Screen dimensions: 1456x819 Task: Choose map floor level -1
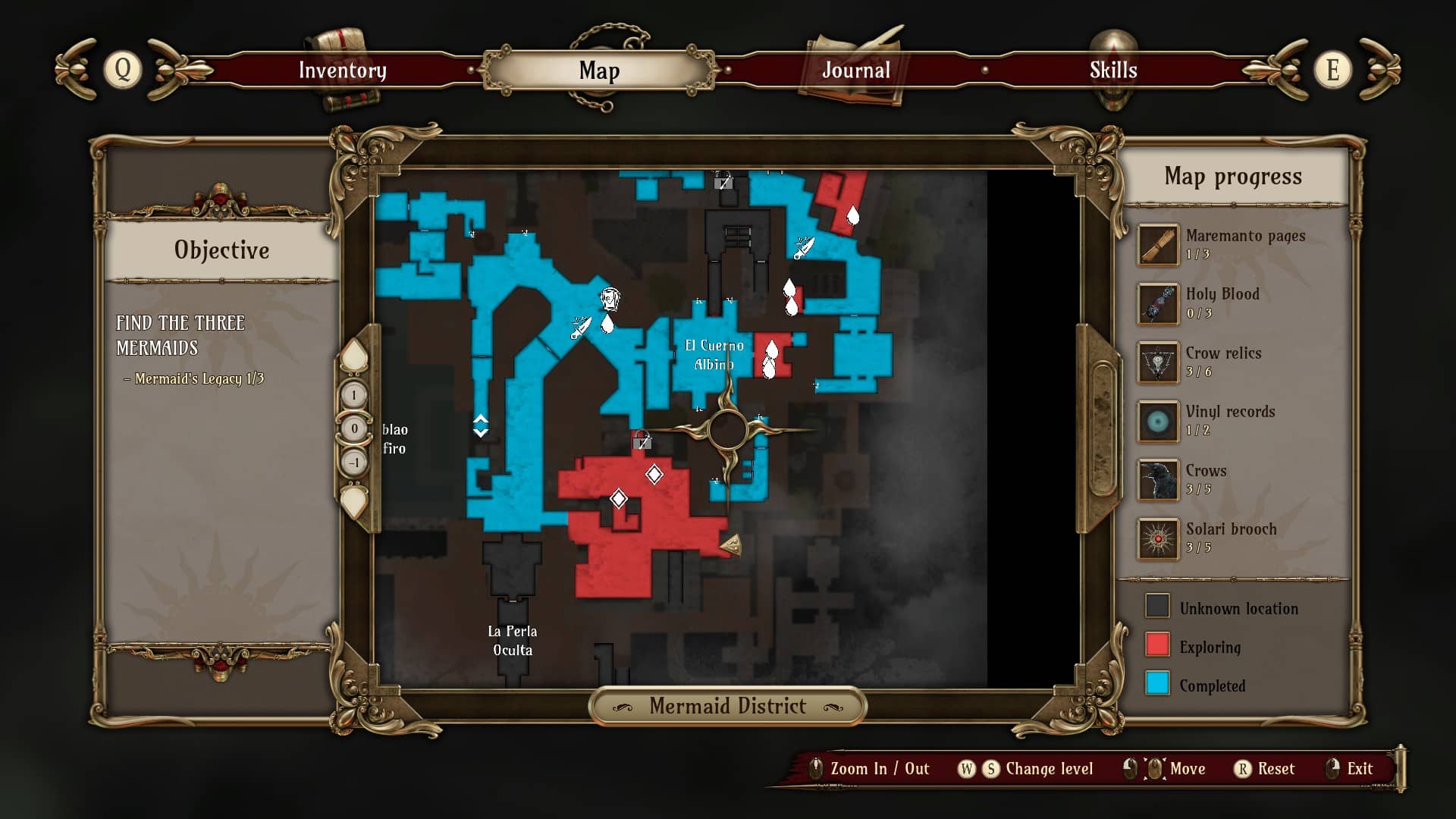354,462
